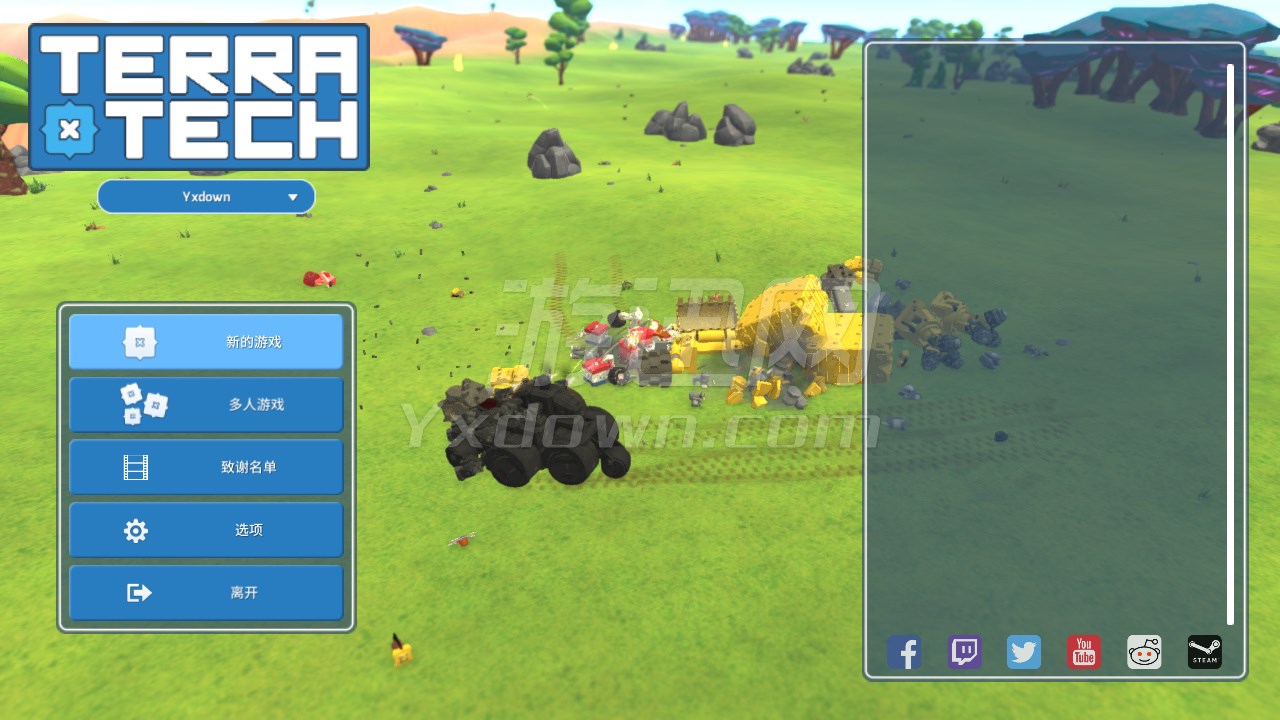Open the TerraTech Facebook page icon
The width and height of the screenshot is (1280, 720).
904,652
